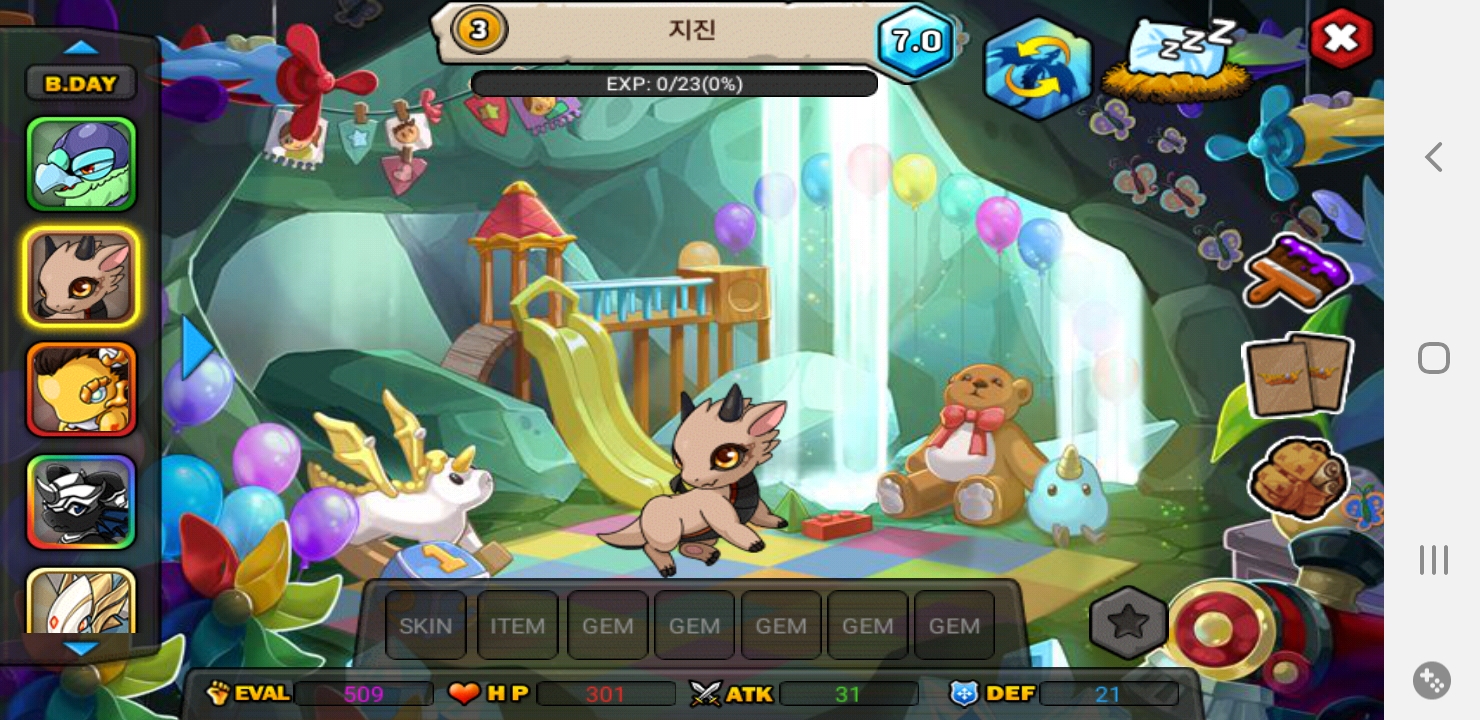Open the paint brush decoration tool
The image size is (1480, 720).
coord(1298,270)
